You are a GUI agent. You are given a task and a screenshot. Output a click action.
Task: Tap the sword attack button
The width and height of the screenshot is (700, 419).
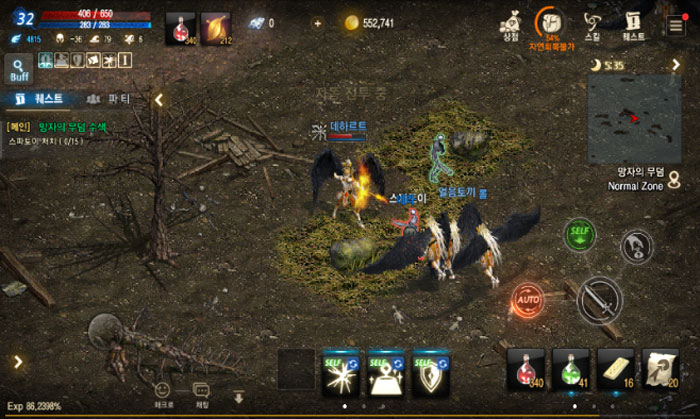pos(600,299)
